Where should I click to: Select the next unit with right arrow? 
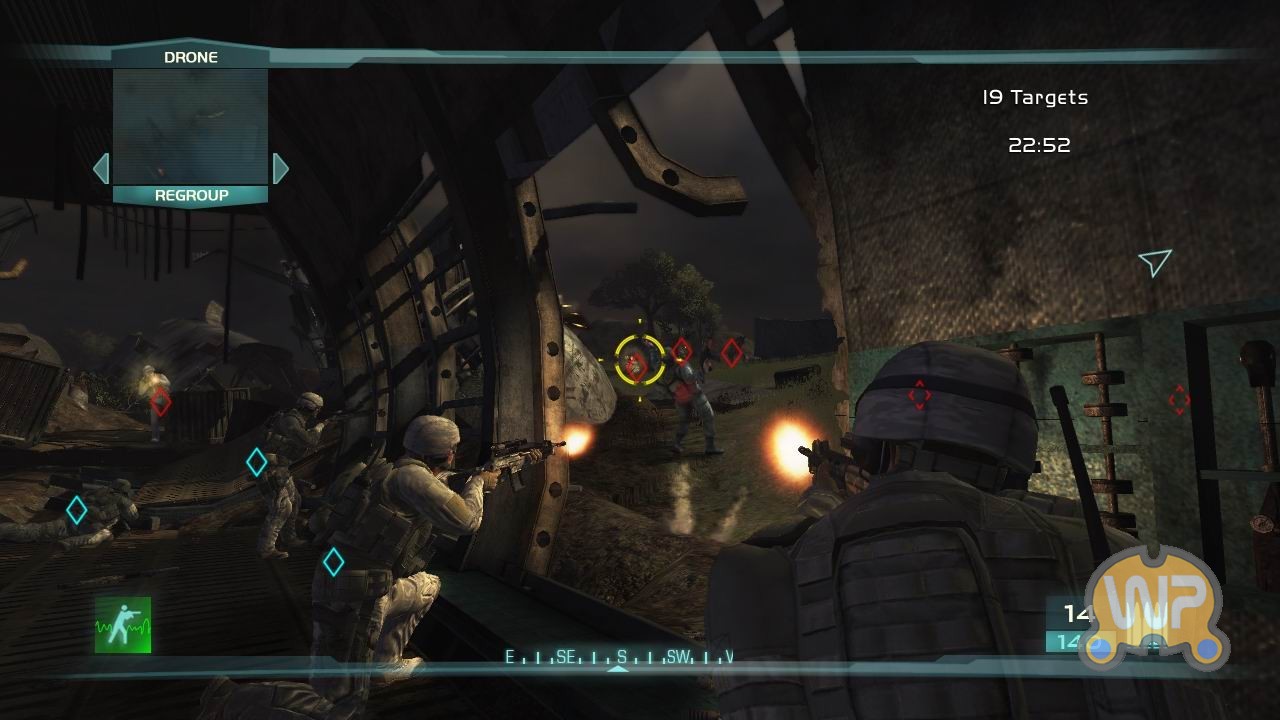click(280, 168)
